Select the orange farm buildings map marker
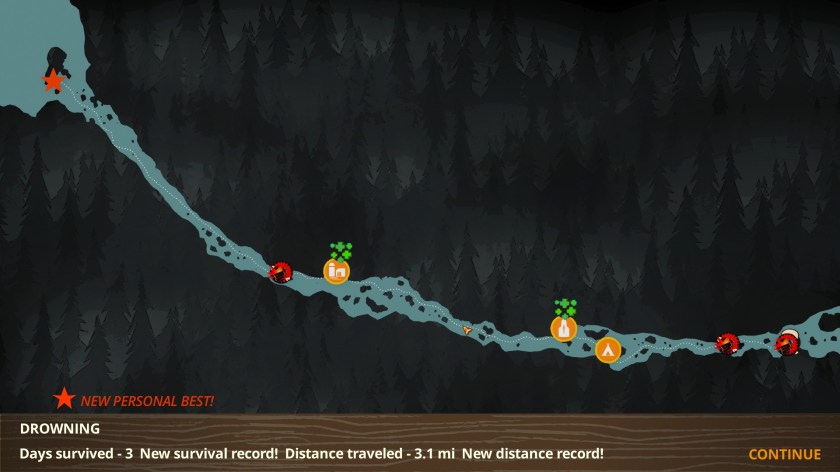The height and width of the screenshot is (472, 840). pos(337,270)
